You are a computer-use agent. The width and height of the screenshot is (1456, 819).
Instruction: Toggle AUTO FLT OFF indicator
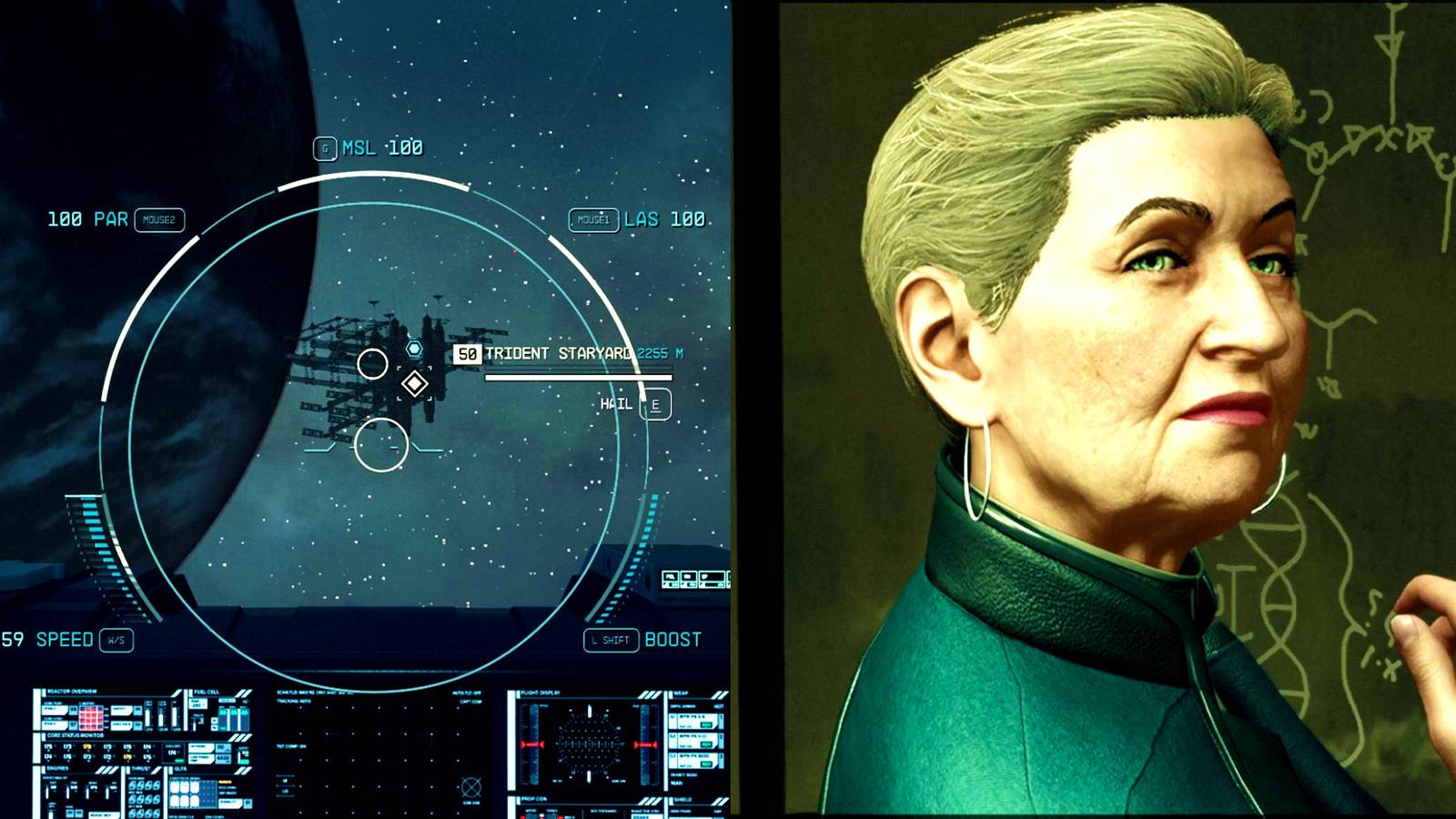pos(466,694)
